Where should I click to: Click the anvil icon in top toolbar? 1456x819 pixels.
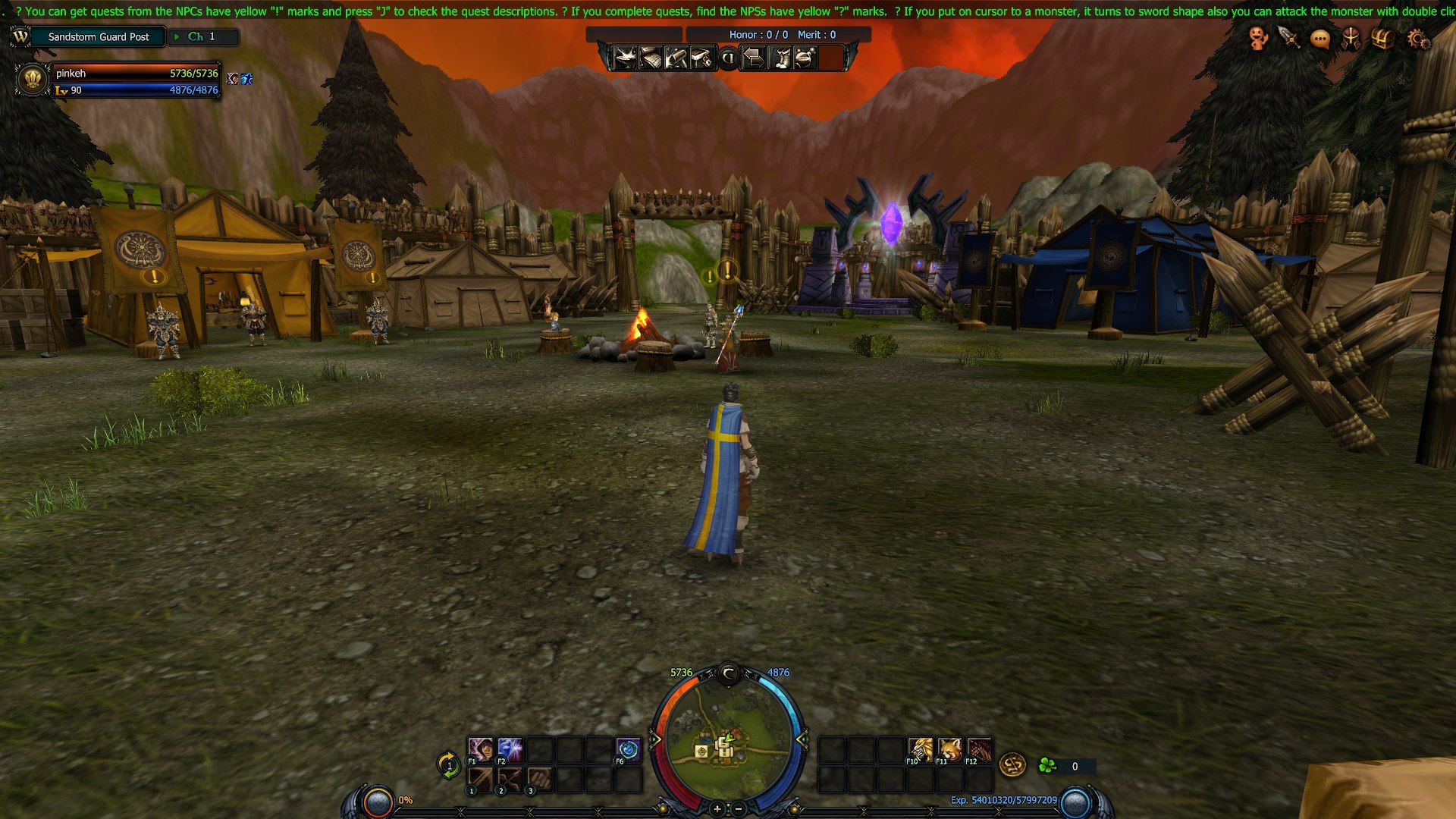[625, 58]
